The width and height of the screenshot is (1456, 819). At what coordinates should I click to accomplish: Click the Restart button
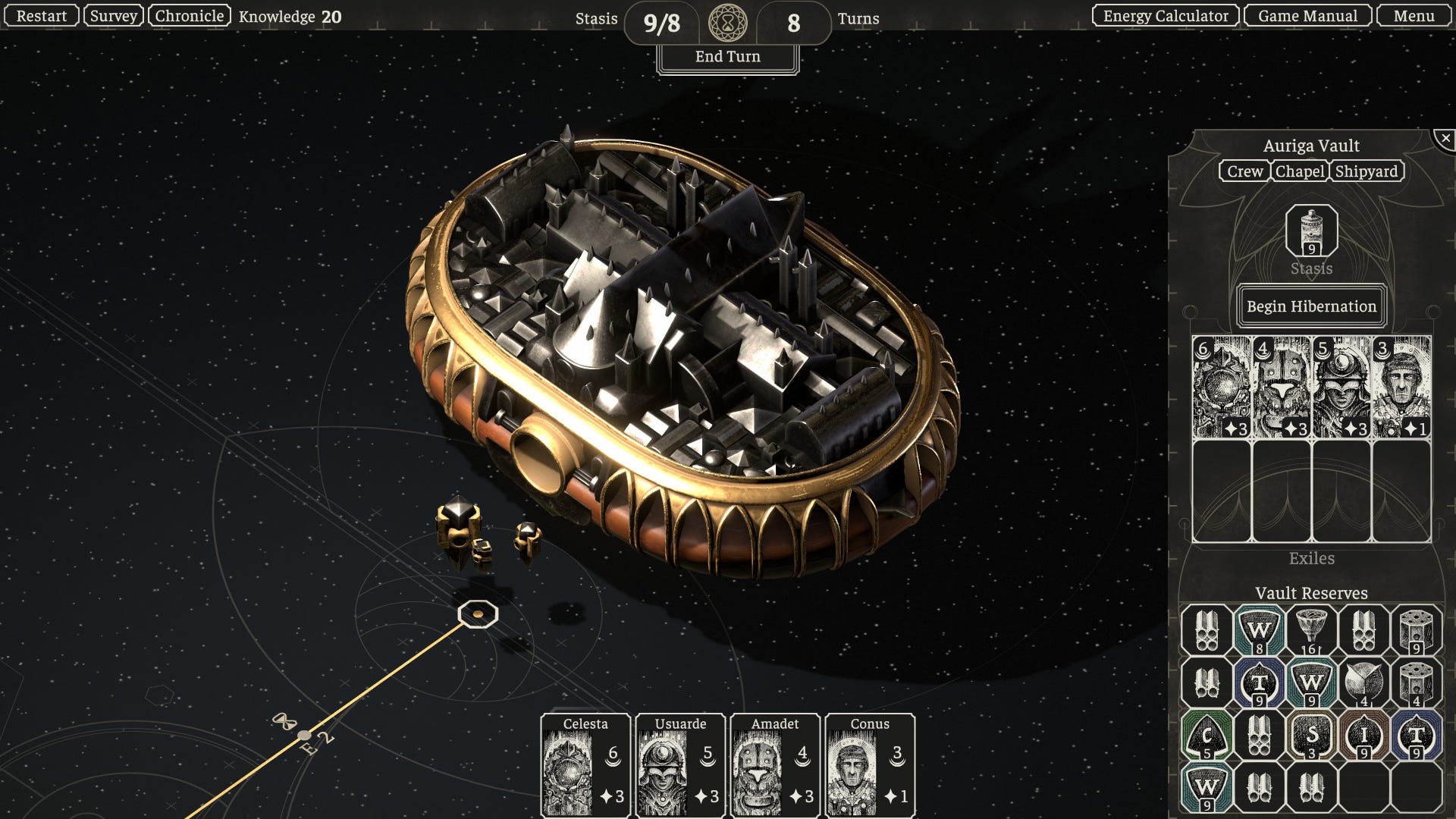[41, 16]
